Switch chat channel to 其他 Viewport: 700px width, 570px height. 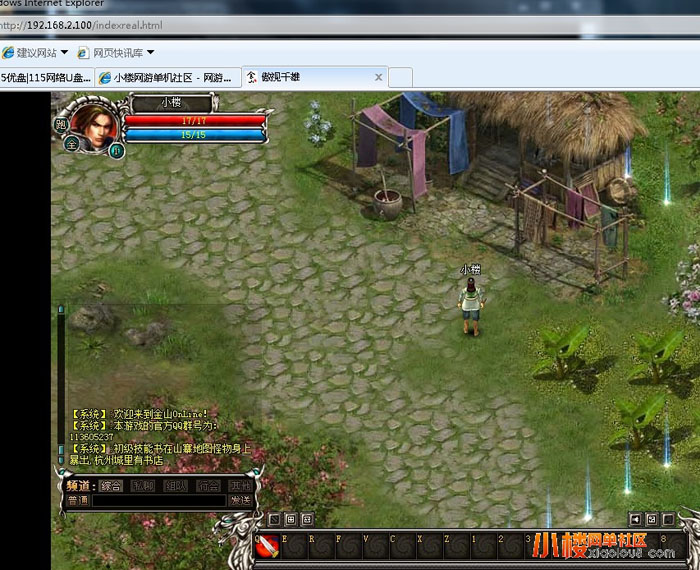(240, 485)
